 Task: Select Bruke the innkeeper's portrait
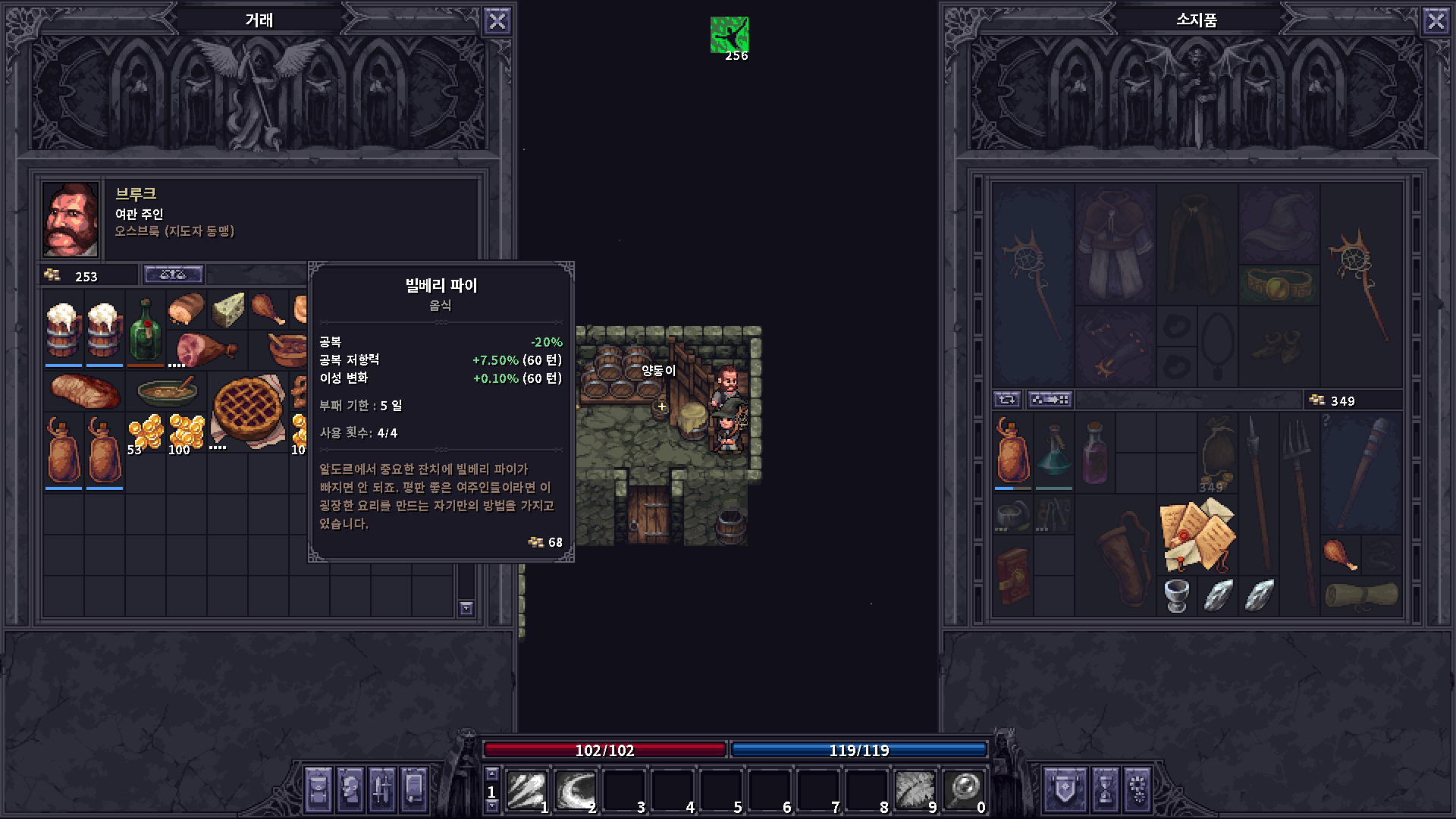pos(69,218)
